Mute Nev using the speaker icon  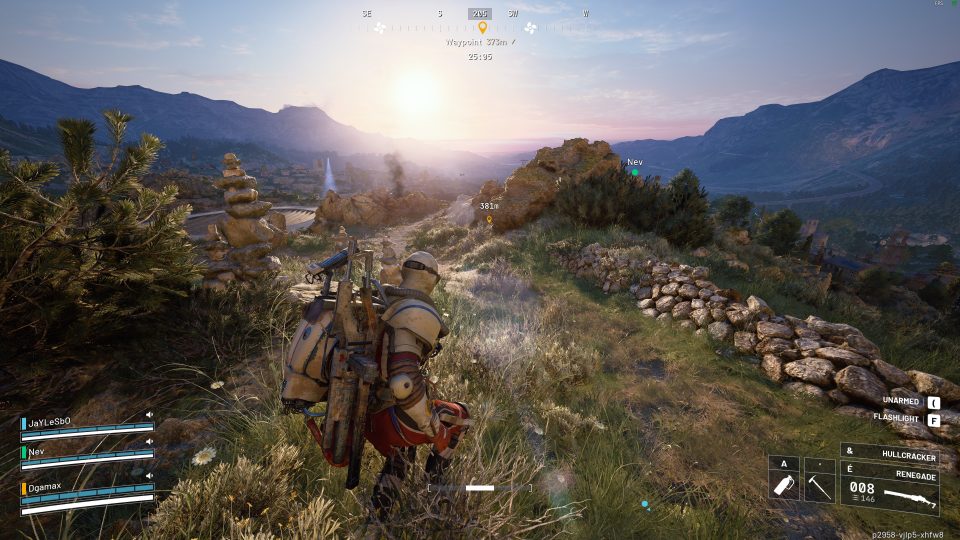pyautogui.click(x=149, y=441)
